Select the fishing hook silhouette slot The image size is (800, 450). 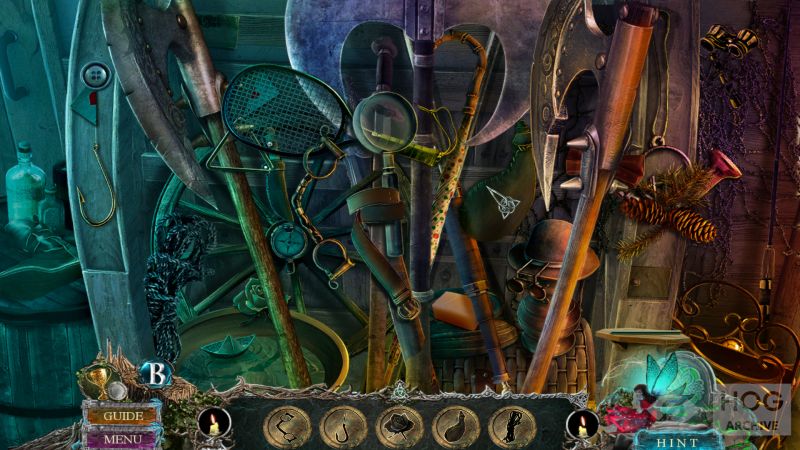(342, 427)
